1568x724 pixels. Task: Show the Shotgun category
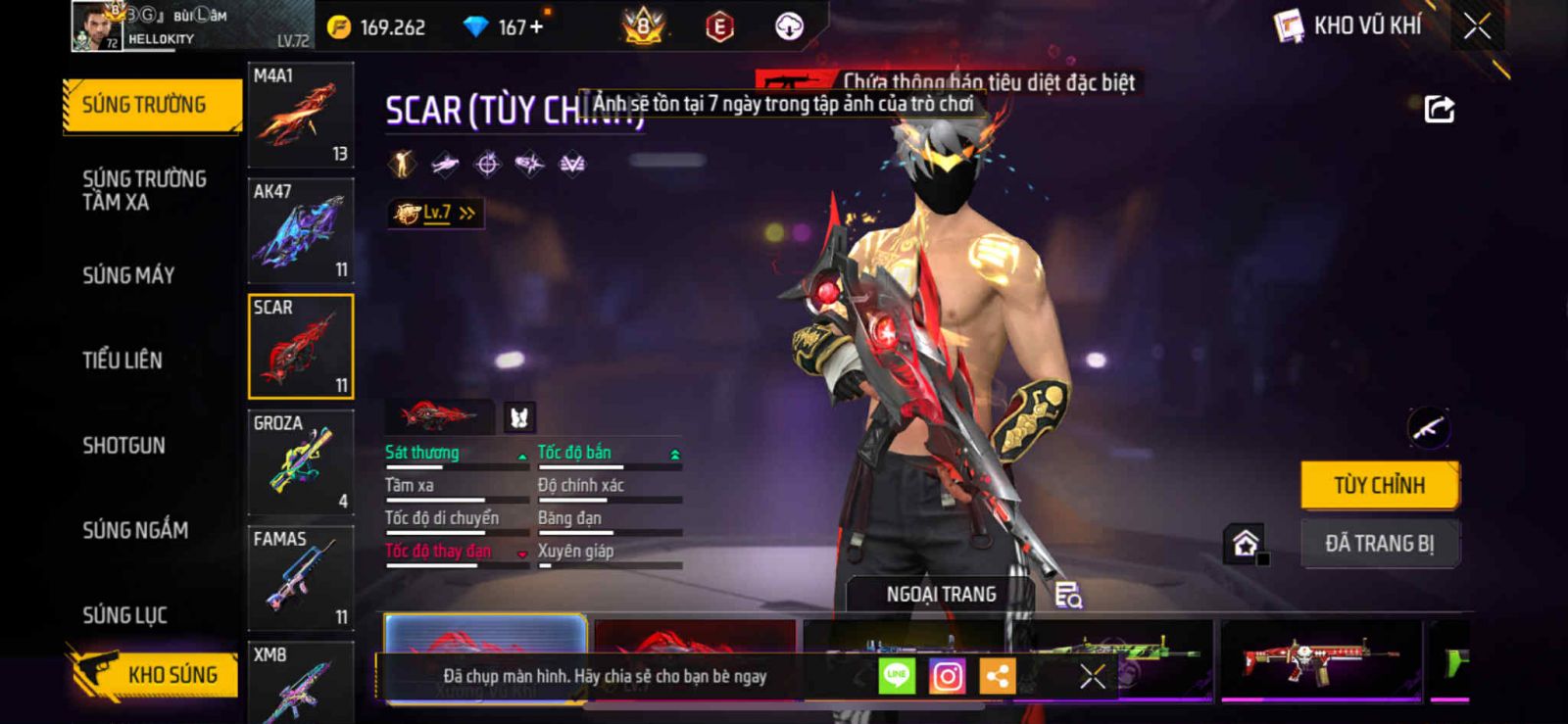point(123,446)
